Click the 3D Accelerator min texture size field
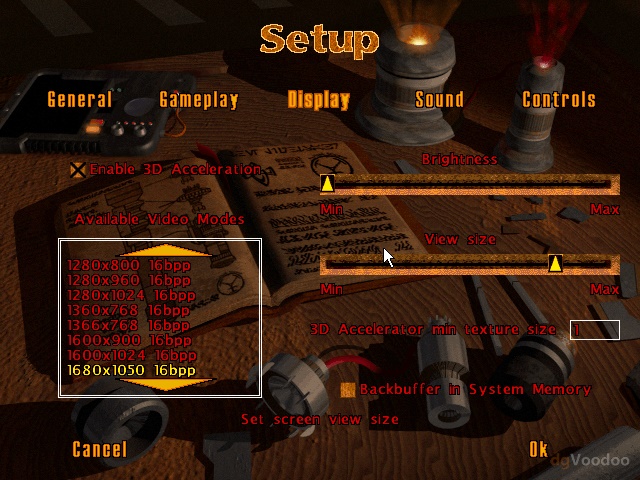The height and width of the screenshot is (480, 640). 595,330
